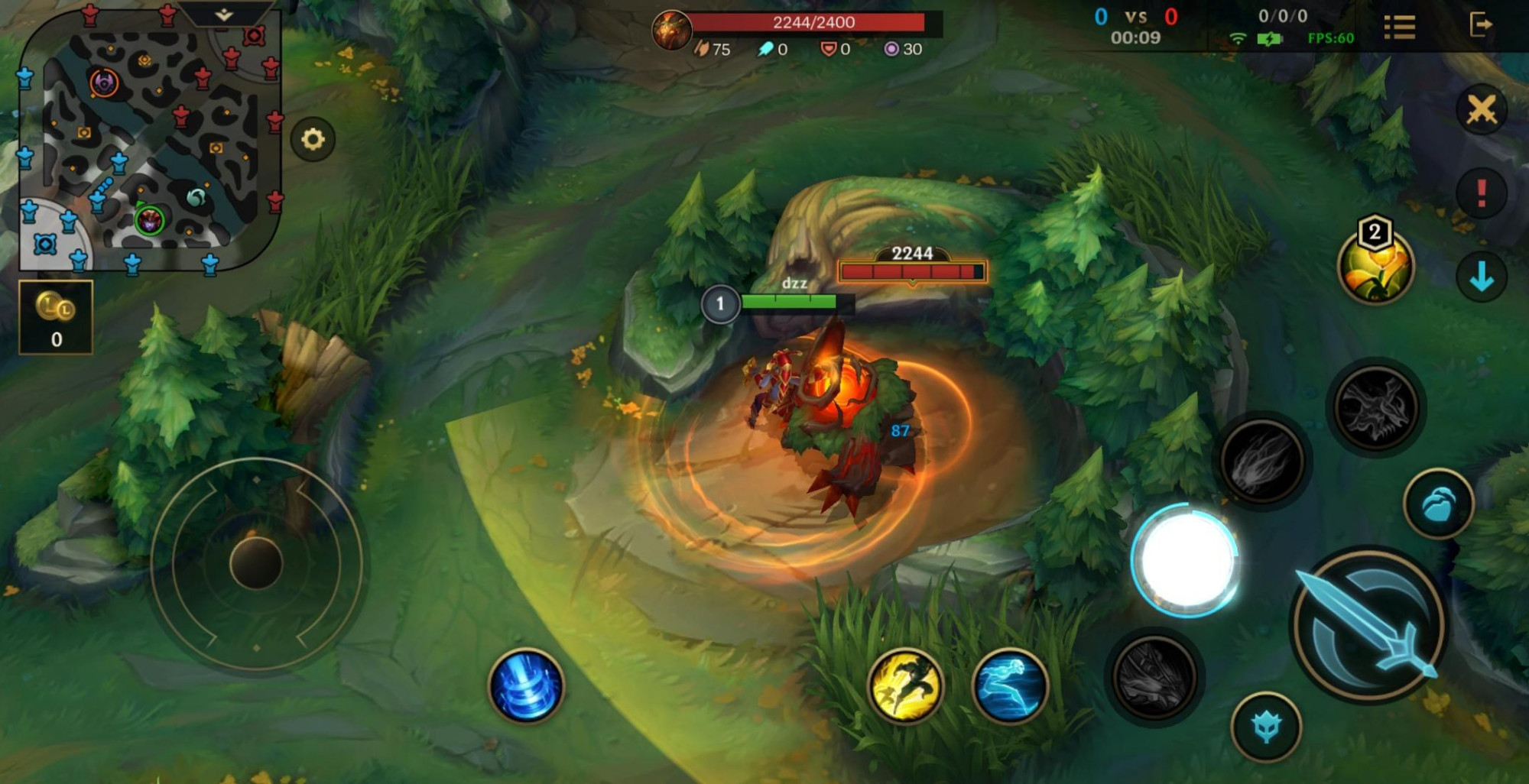Activate the glowing white ability button
Image resolution: width=1529 pixels, height=784 pixels.
[x=1186, y=560]
